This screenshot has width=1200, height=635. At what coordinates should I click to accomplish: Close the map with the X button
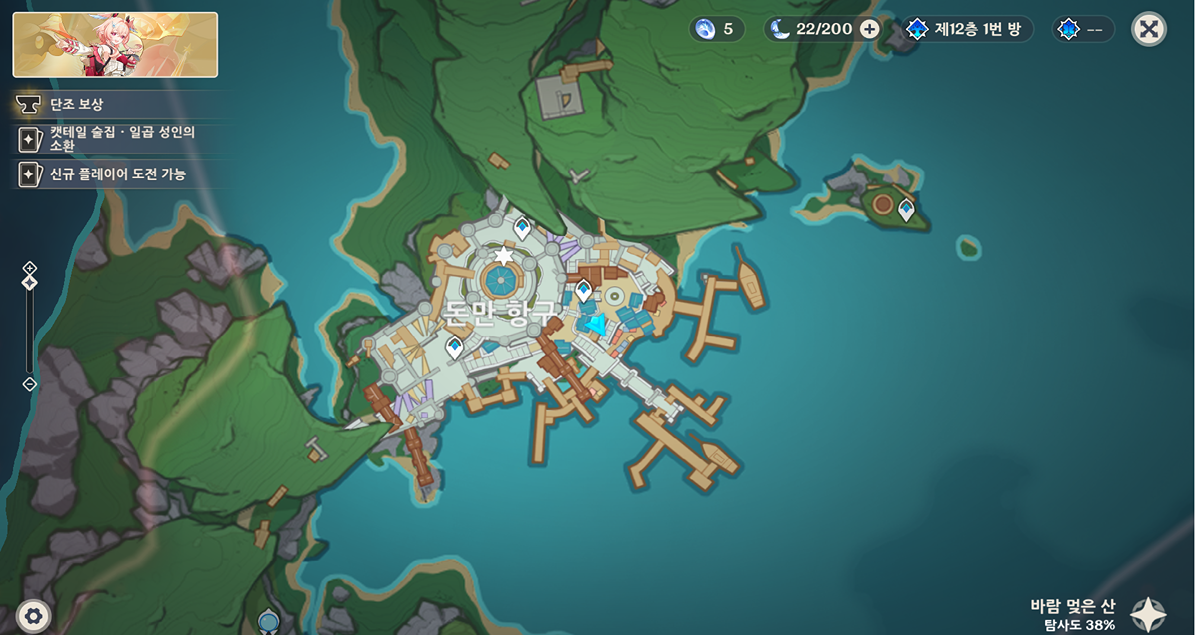1149,29
